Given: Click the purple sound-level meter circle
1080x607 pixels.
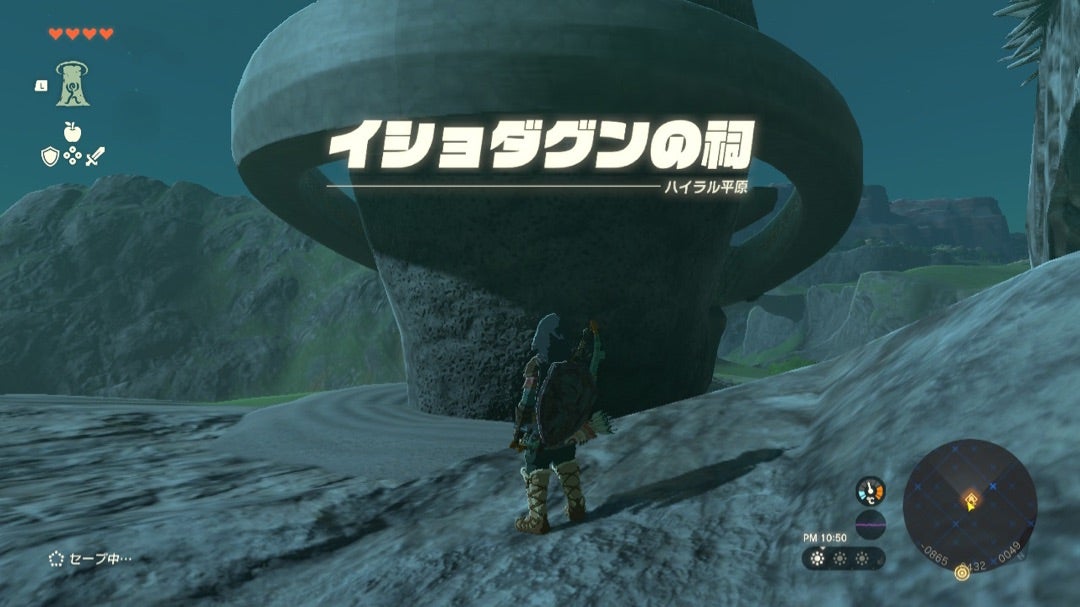Looking at the screenshot, I should point(870,525).
